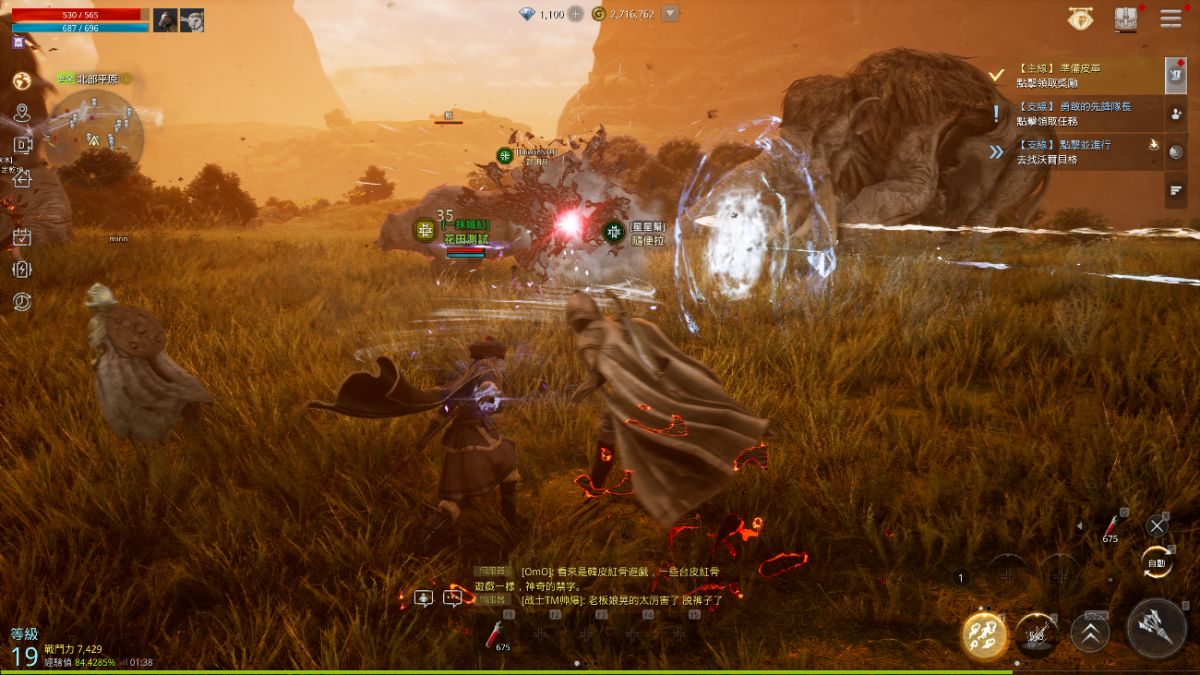Toggle the battery power-saving icon

pyautogui.click(x=22, y=269)
